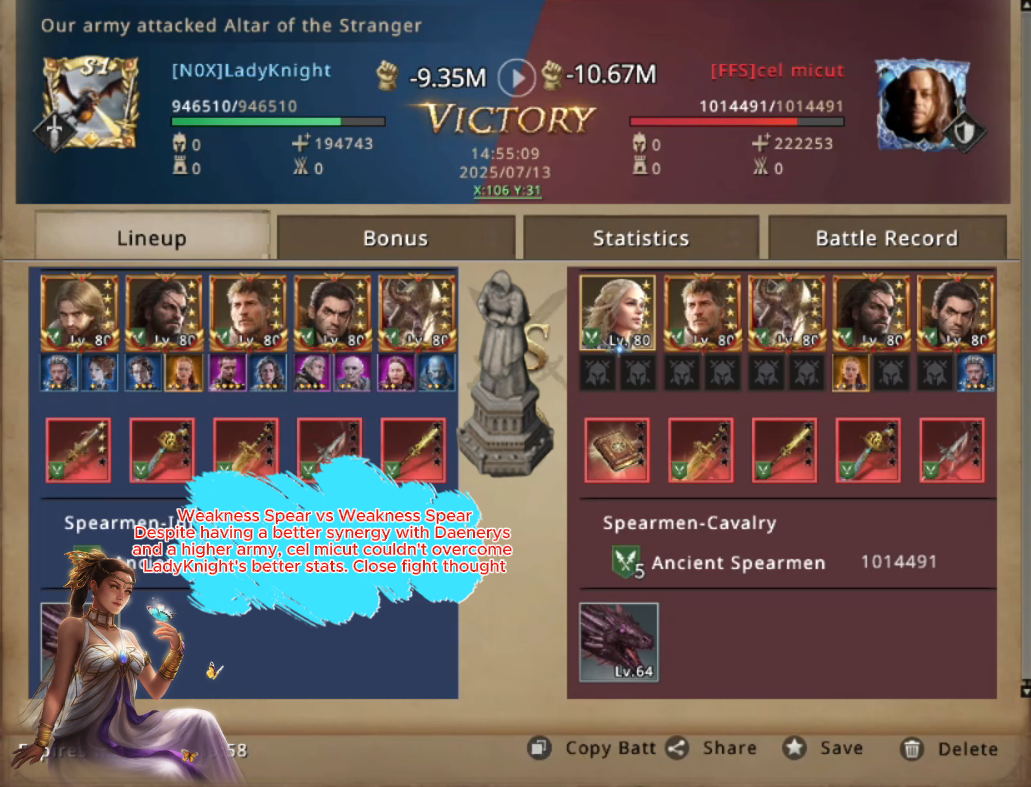Image resolution: width=1031 pixels, height=787 pixels.
Task: Play the battle replay
Action: coord(517,76)
